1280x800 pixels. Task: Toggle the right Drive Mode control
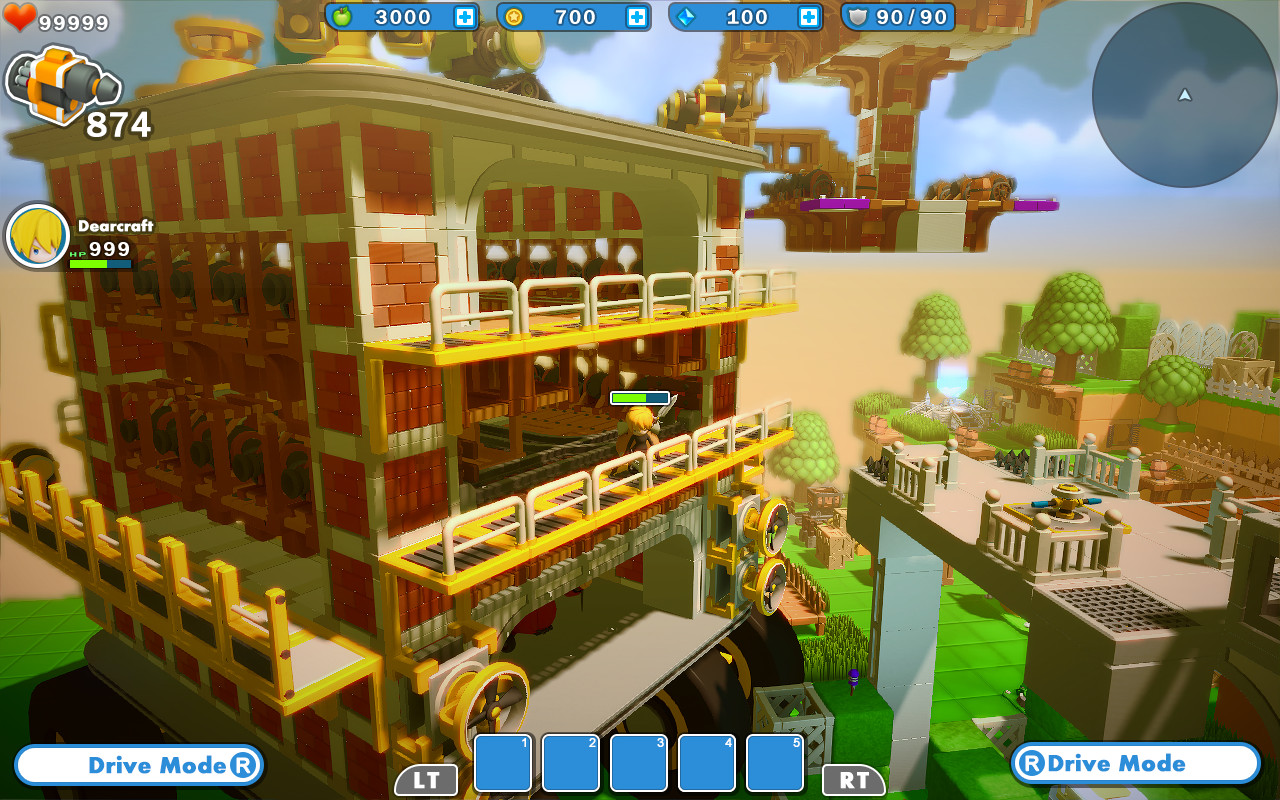click(1138, 763)
